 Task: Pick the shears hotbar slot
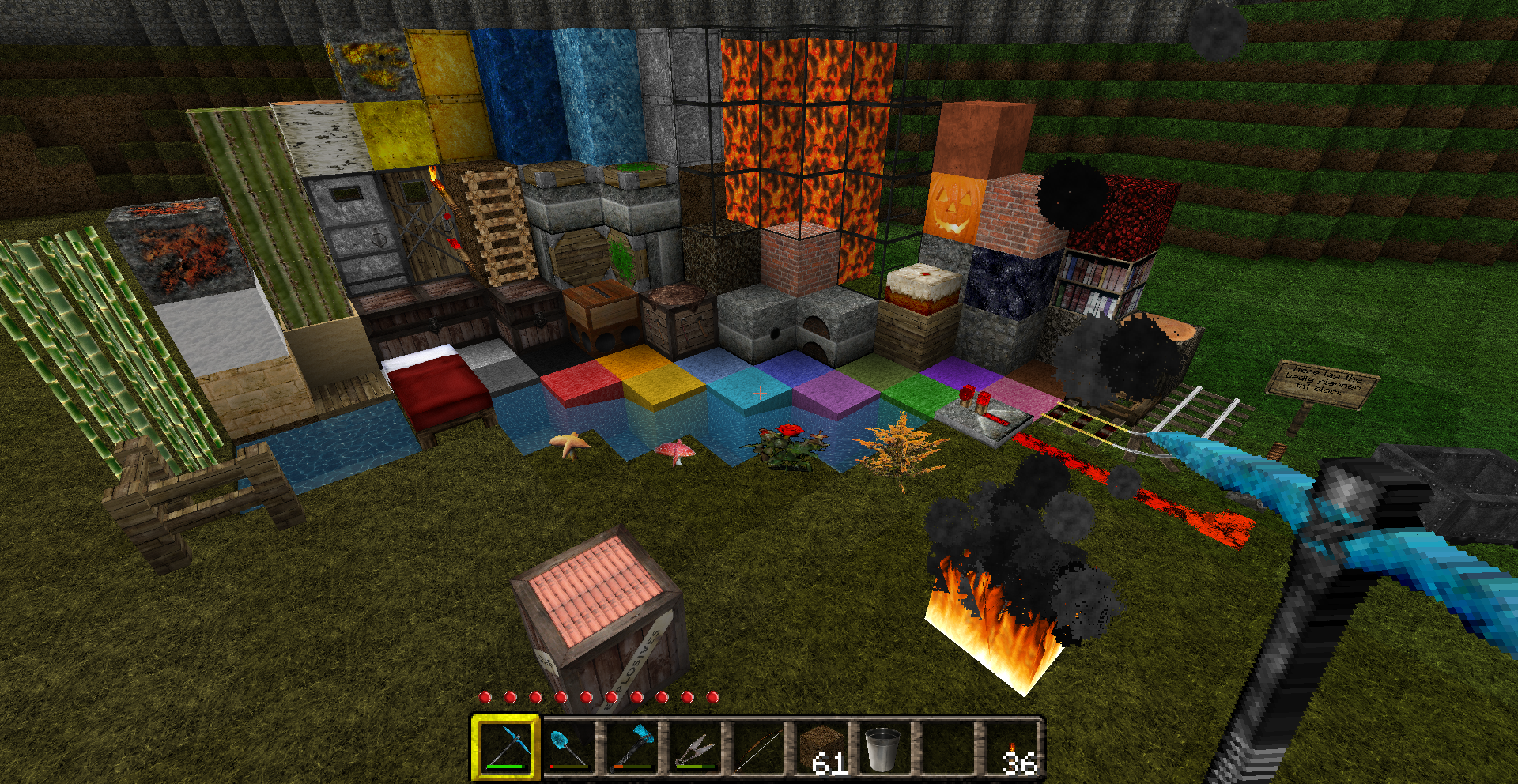click(x=695, y=747)
